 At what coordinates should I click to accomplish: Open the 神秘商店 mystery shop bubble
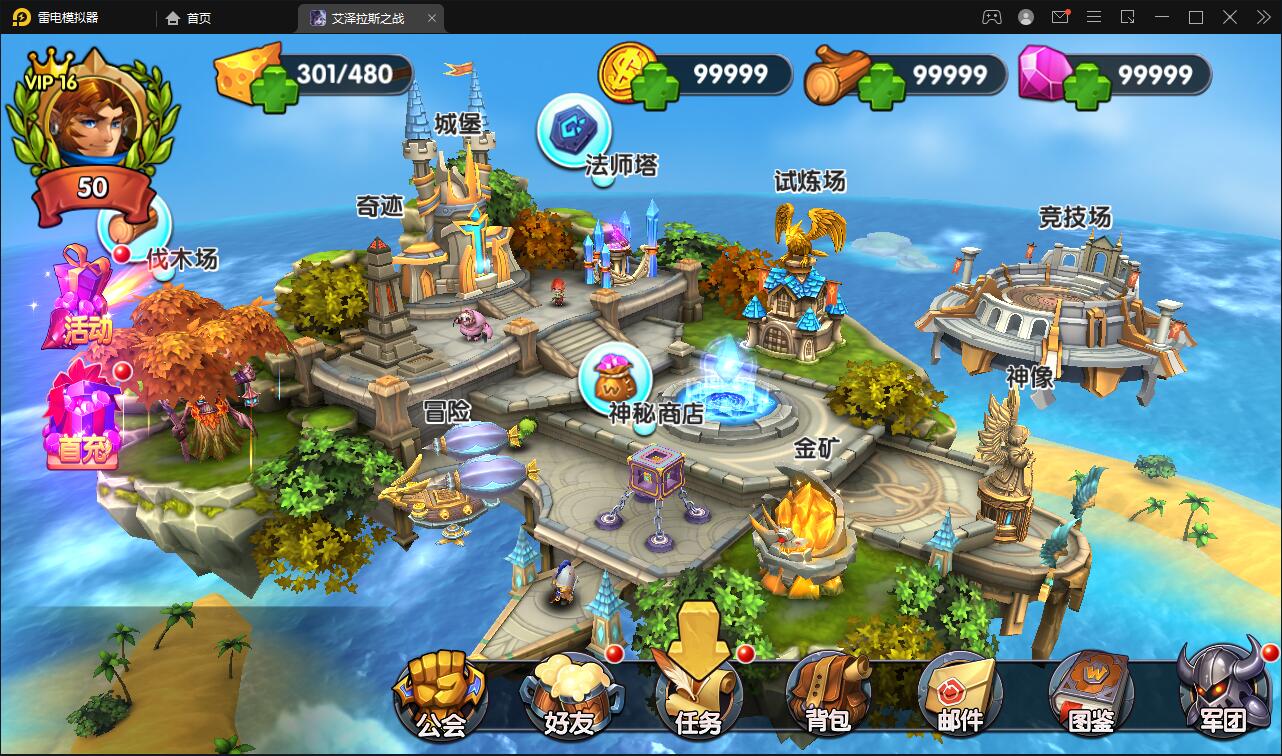[615, 377]
